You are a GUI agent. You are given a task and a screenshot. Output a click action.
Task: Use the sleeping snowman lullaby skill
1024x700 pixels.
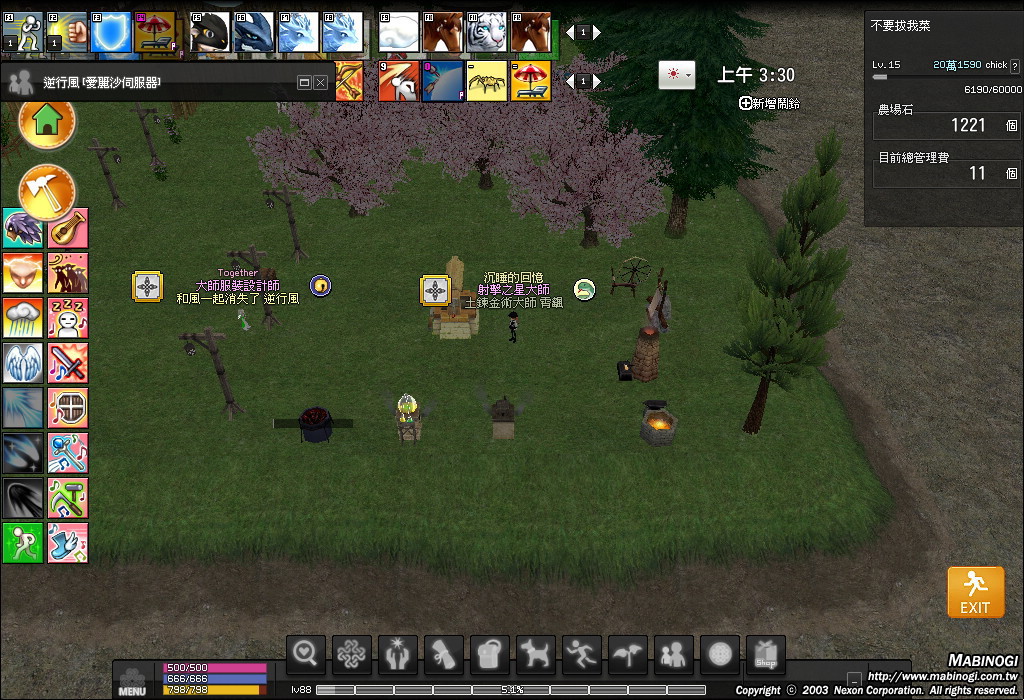tap(68, 318)
